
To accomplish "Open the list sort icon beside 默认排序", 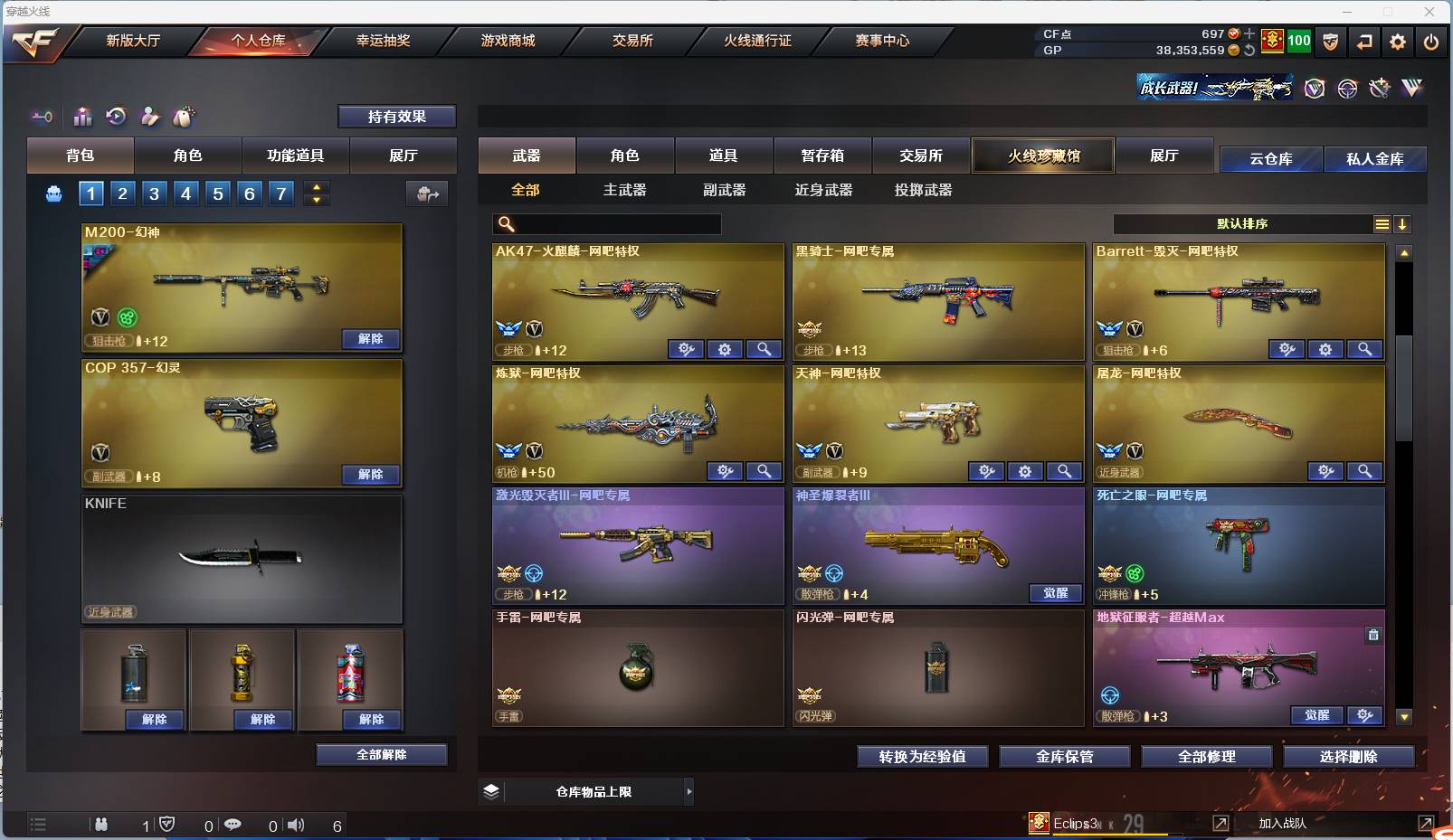I will coord(1383,223).
